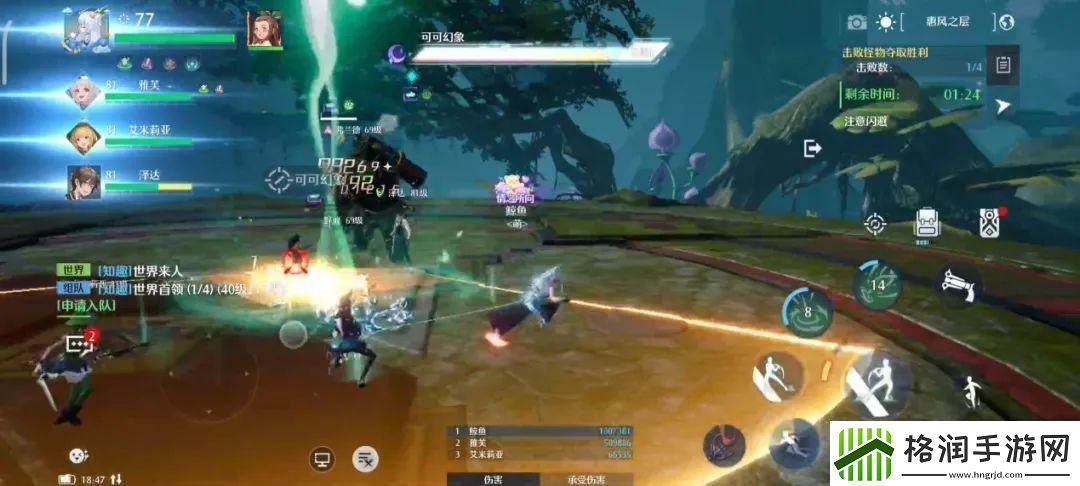Image resolution: width=1080 pixels, height=486 pixels.
Task: Click the arrow tracking button
Action: [1003, 106]
